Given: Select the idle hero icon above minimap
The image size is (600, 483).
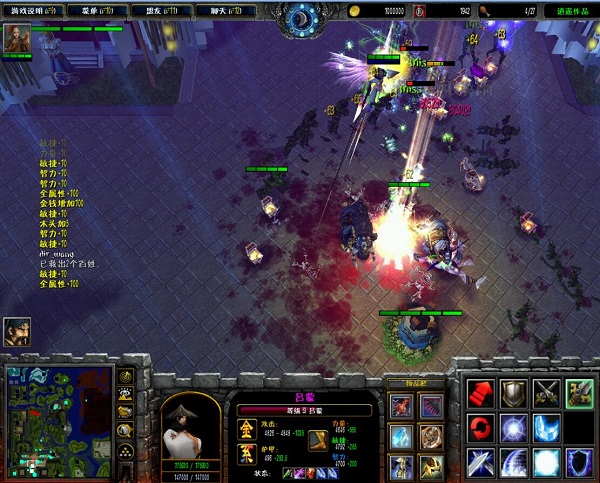Looking at the screenshot, I should 17,333.
